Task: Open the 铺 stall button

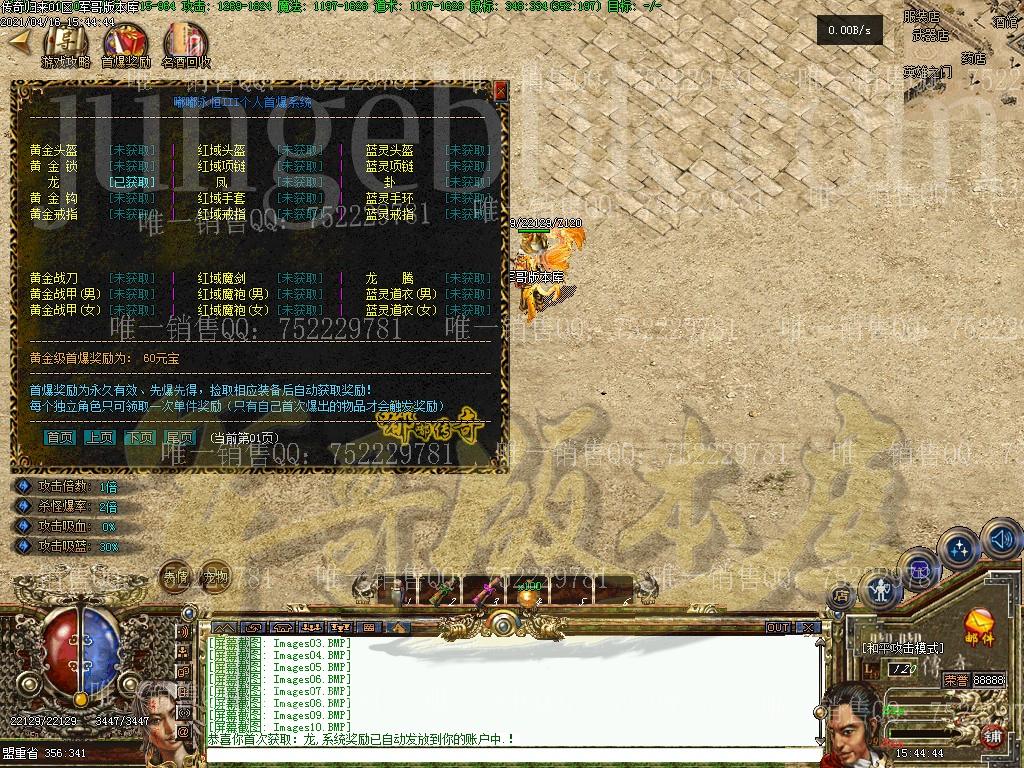Action: (x=993, y=736)
